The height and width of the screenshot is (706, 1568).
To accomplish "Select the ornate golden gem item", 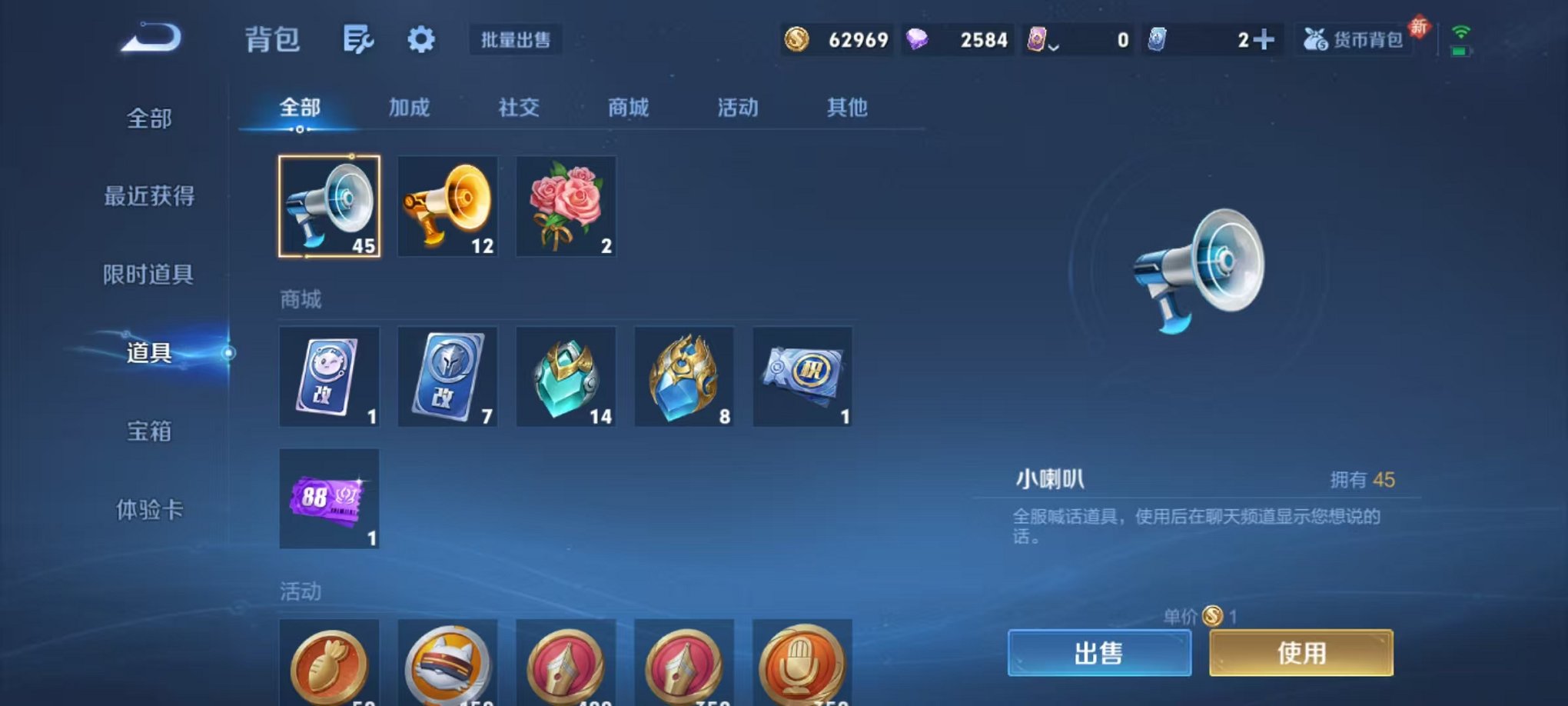I will point(684,377).
